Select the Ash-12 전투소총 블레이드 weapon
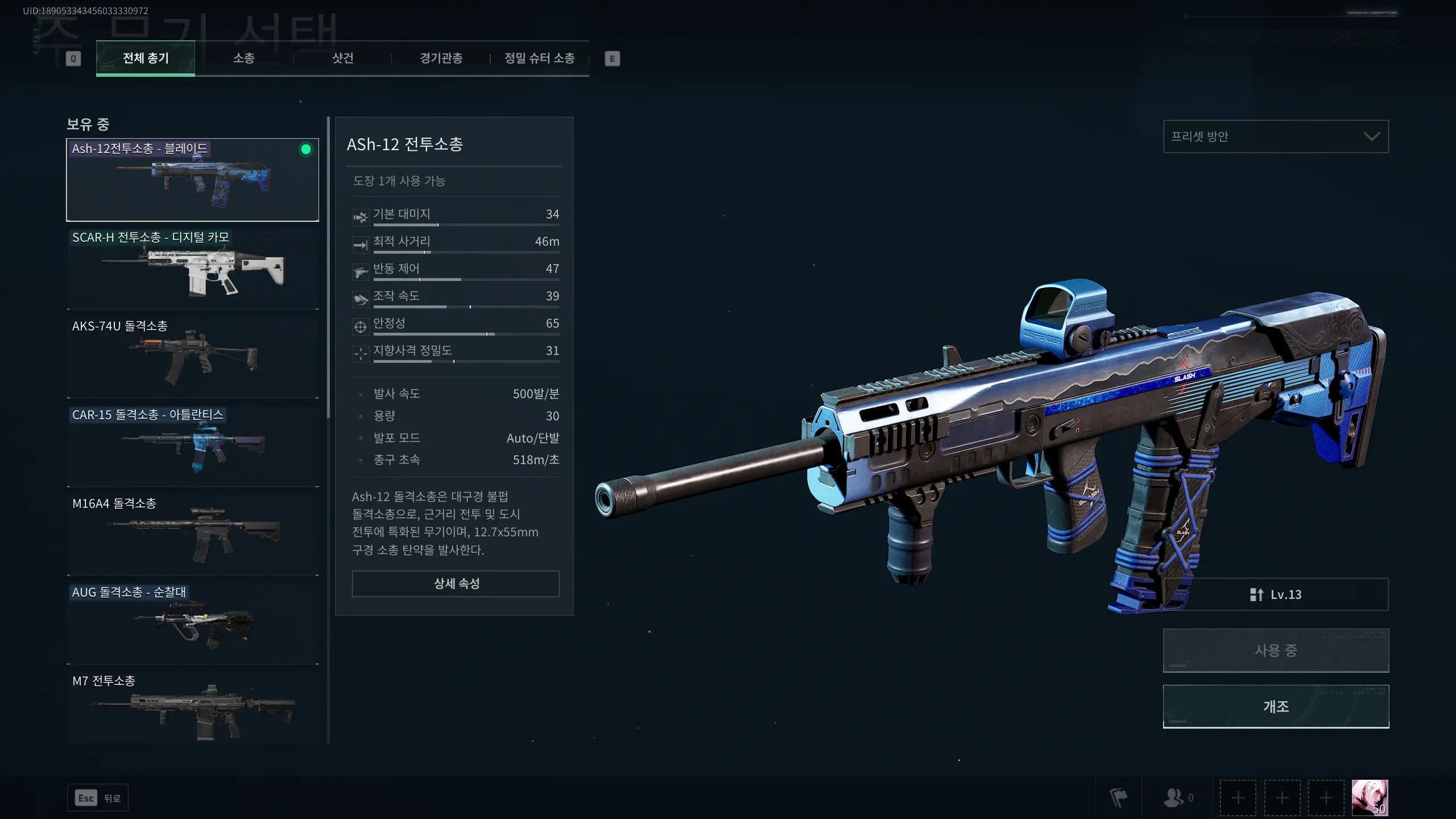This screenshot has height=819, width=1456. coord(192,180)
